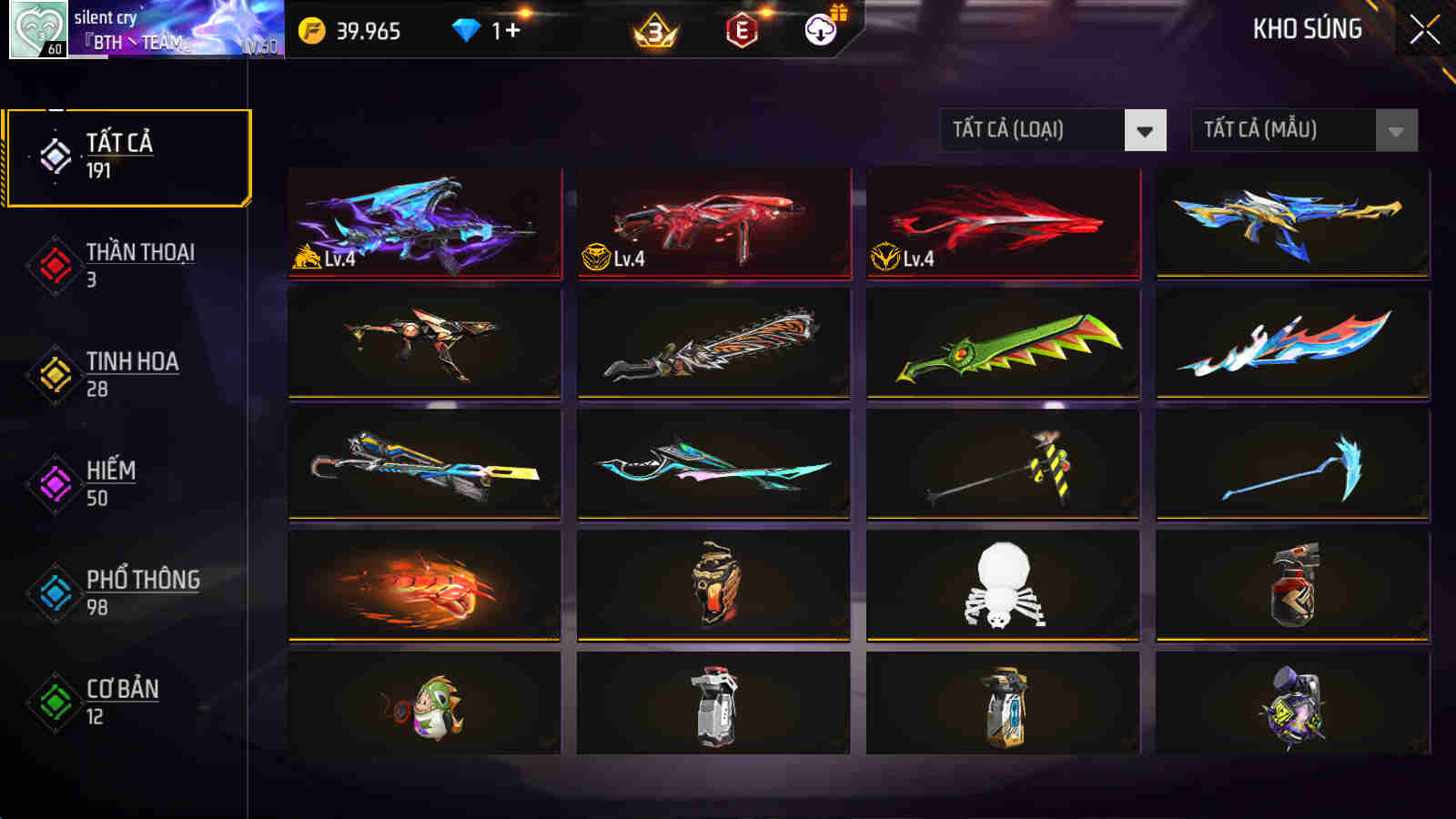Select the THẦN THOẠI red rarity icon

click(x=53, y=264)
